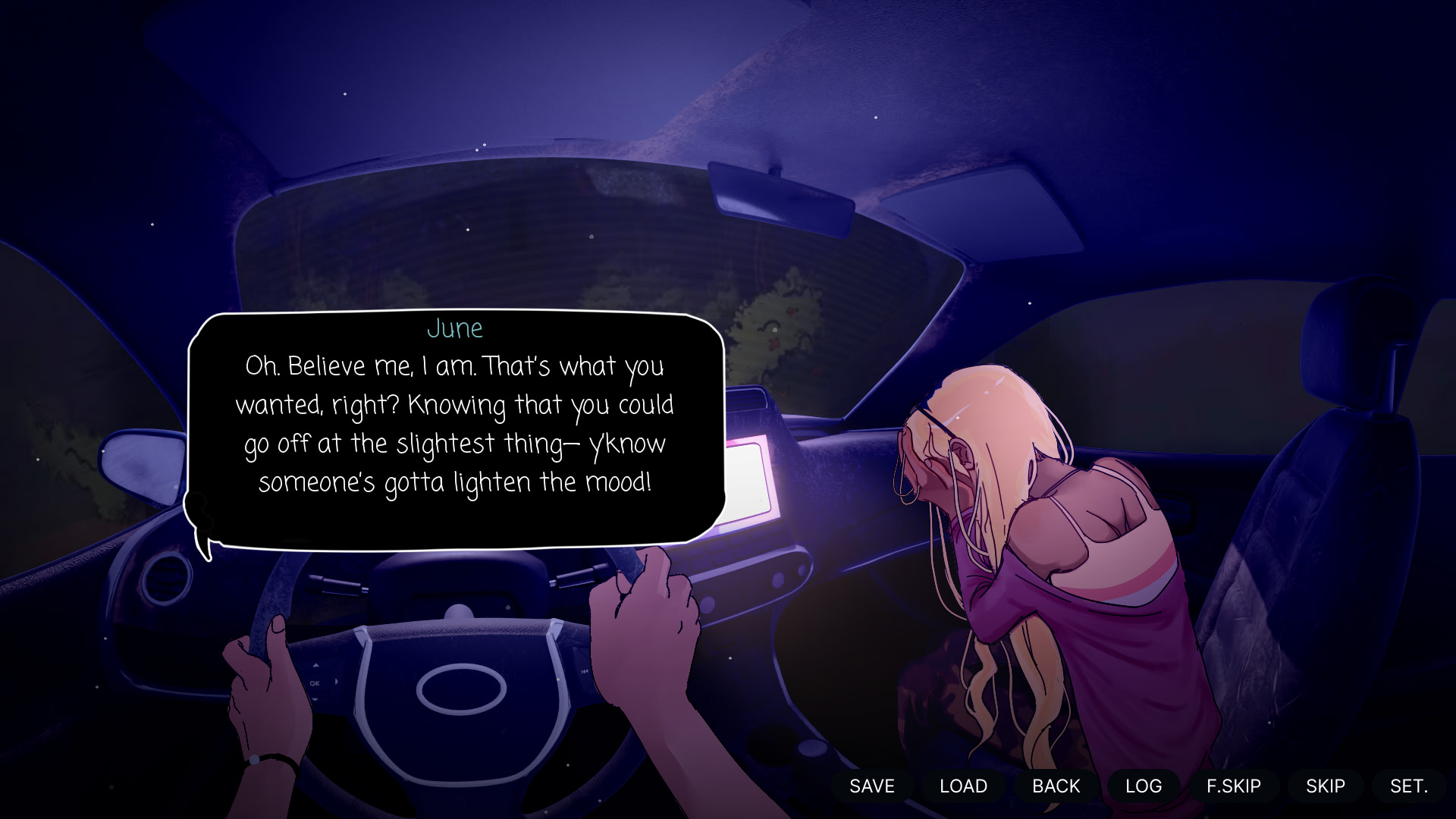The image size is (1456, 819).
Task: Open the SAVE menu
Action: click(872, 786)
